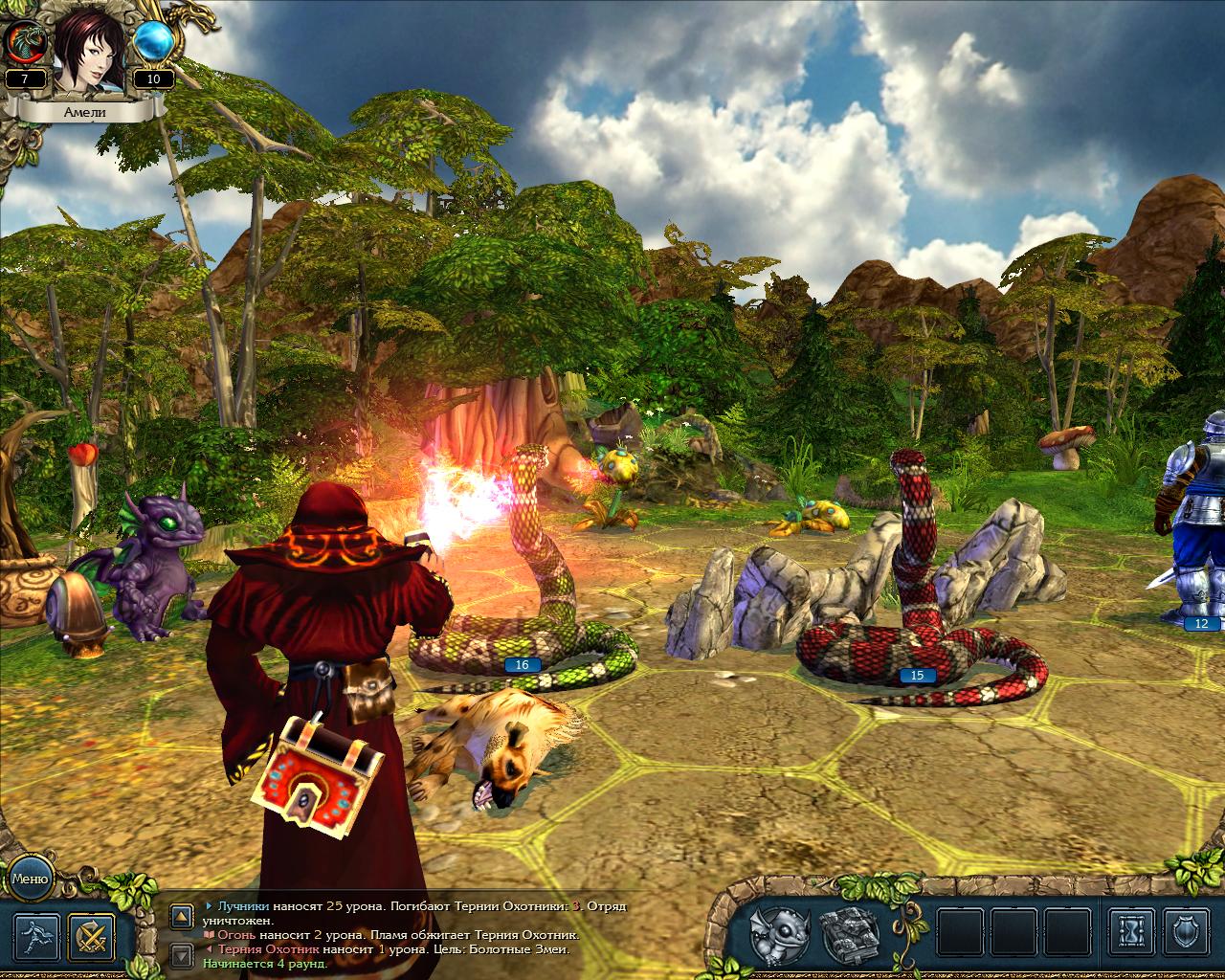Select the armored knight stack numbered 12
This screenshot has width=1225, height=980.
[x=1192, y=536]
